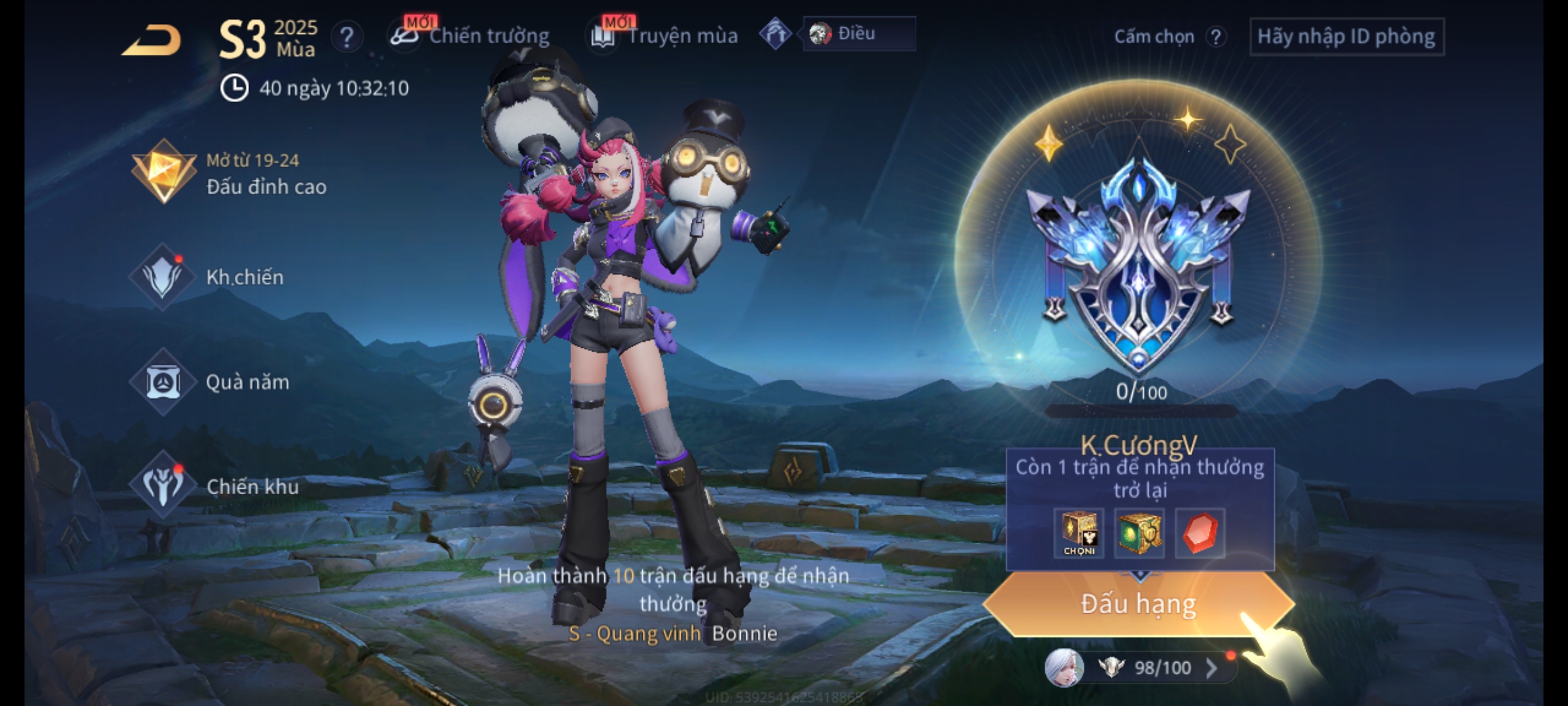
Task: Open the Chiến trường menu
Action: coord(472,36)
